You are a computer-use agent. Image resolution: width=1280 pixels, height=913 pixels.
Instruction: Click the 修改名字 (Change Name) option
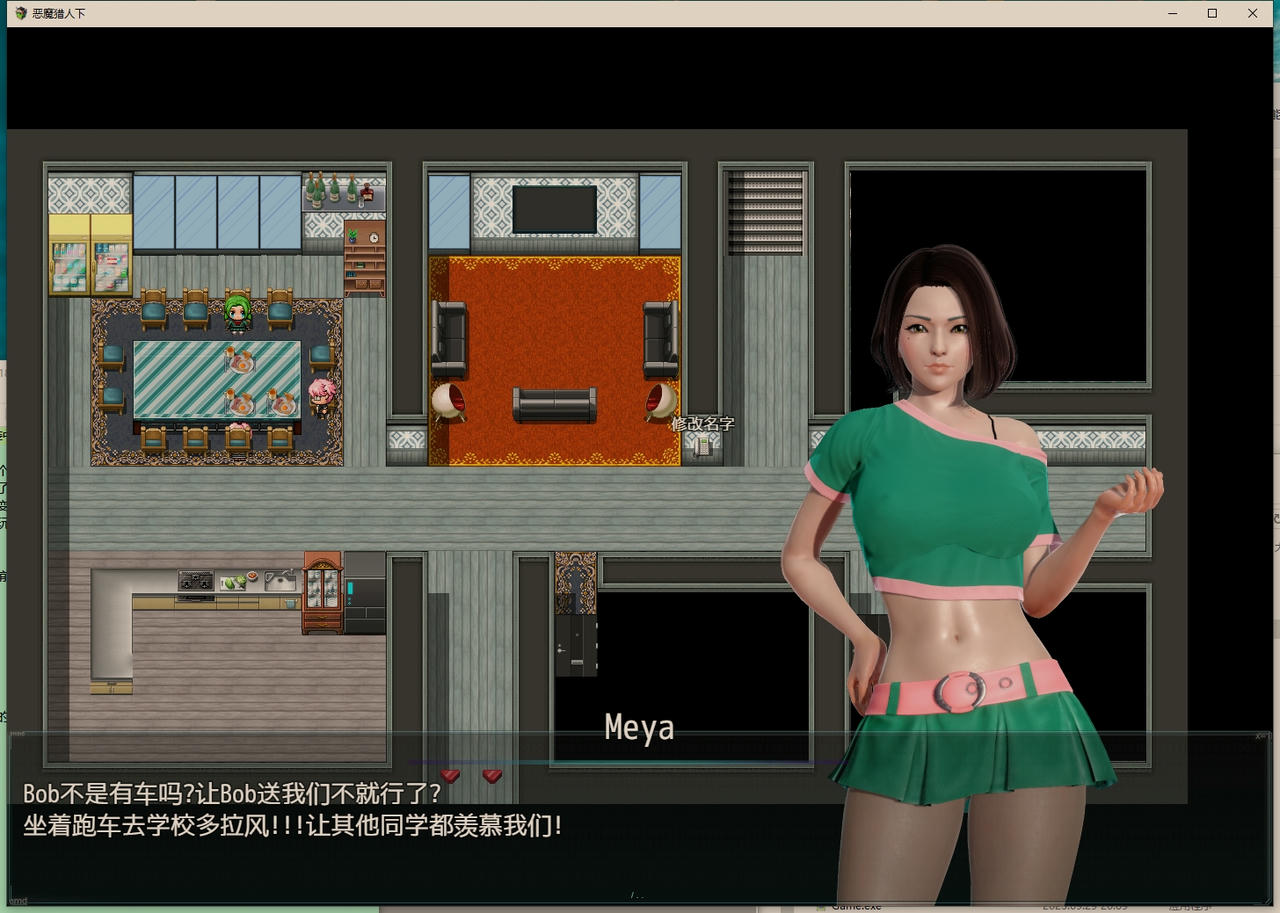(706, 424)
